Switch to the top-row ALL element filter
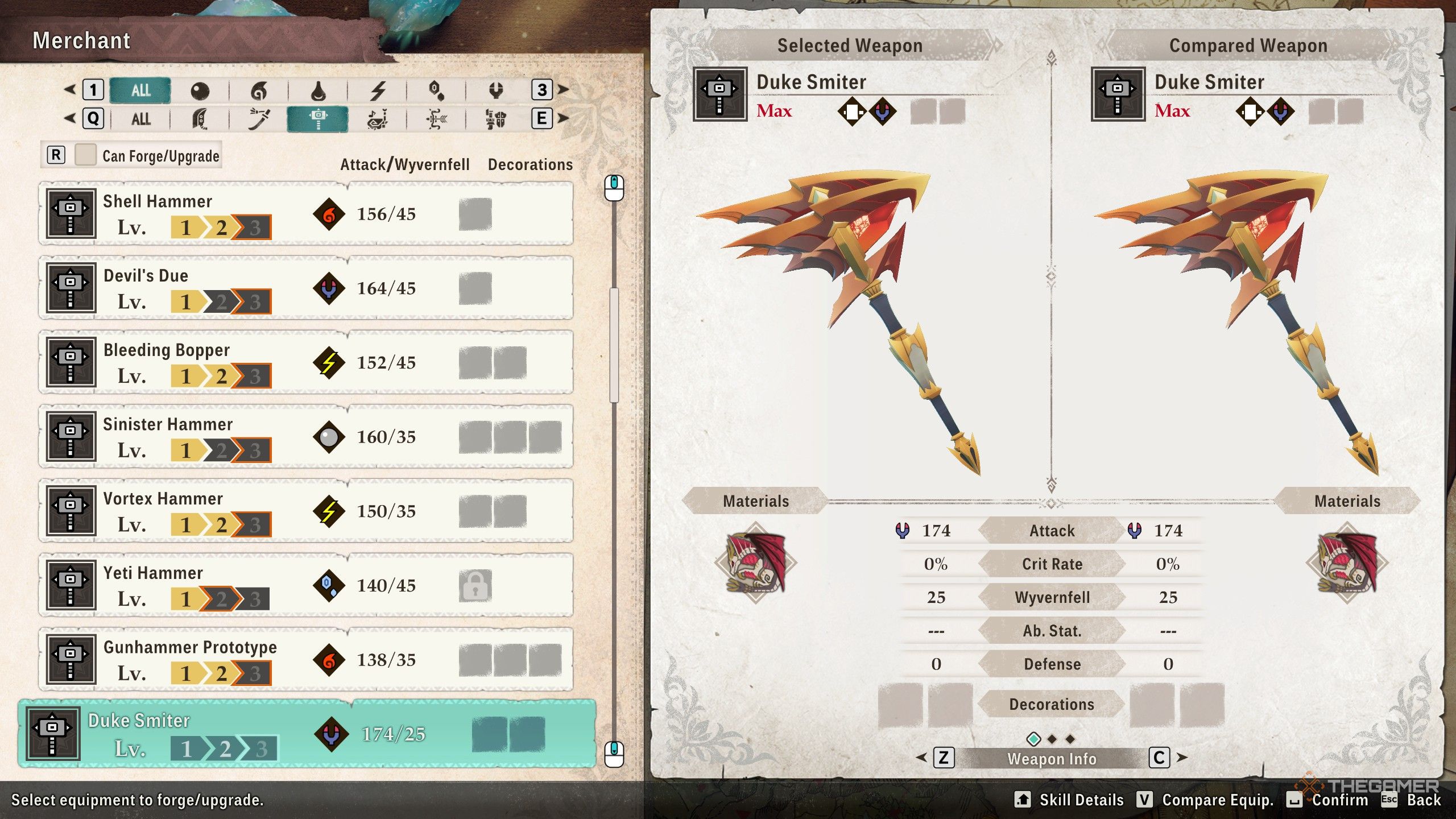Screen dimensions: 1456x819 pos(140,90)
